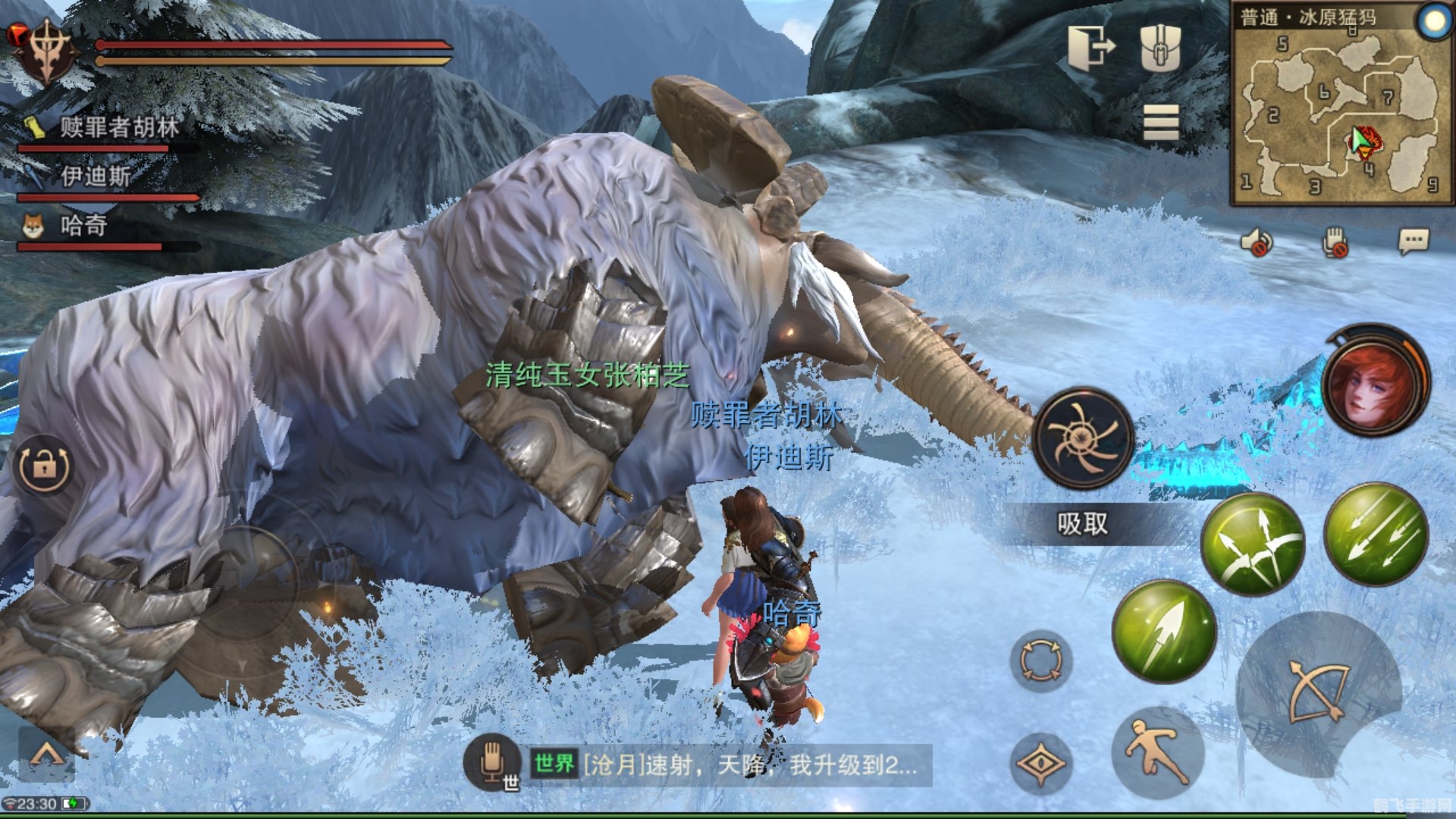Toggle the muted microphone hand icon
Viewport: 1456px width, 819px height.
click(1335, 243)
